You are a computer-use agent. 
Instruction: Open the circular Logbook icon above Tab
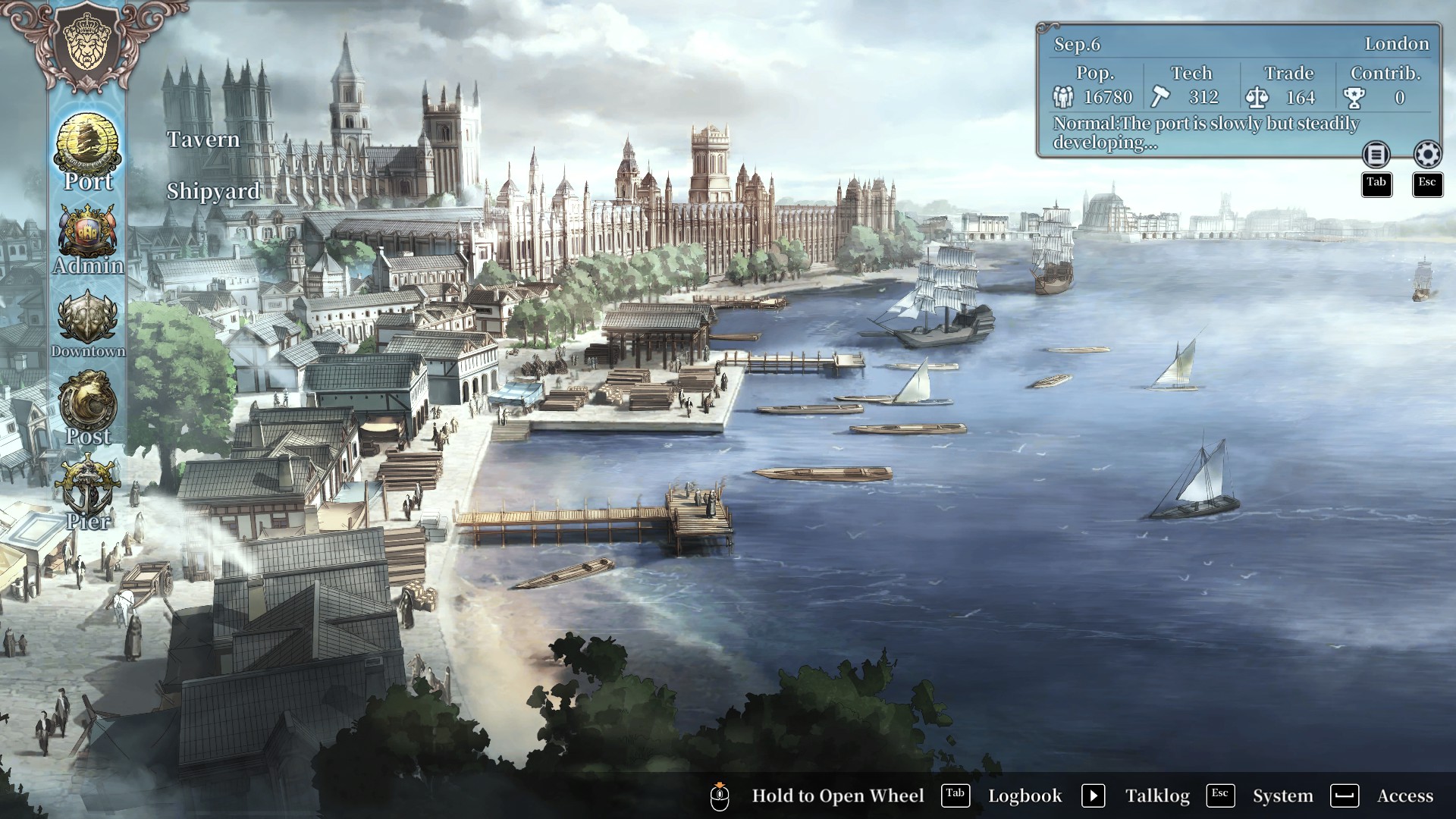point(1376,155)
